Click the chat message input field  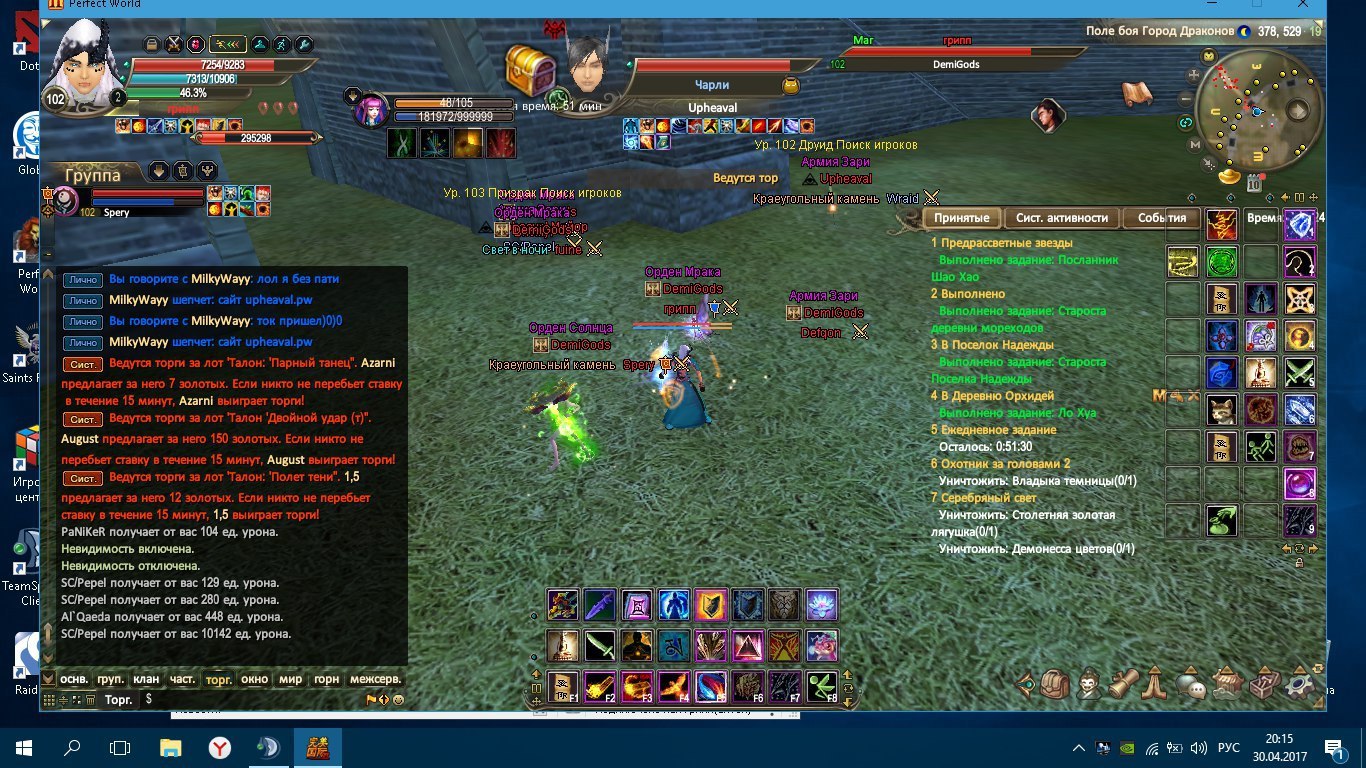point(260,700)
